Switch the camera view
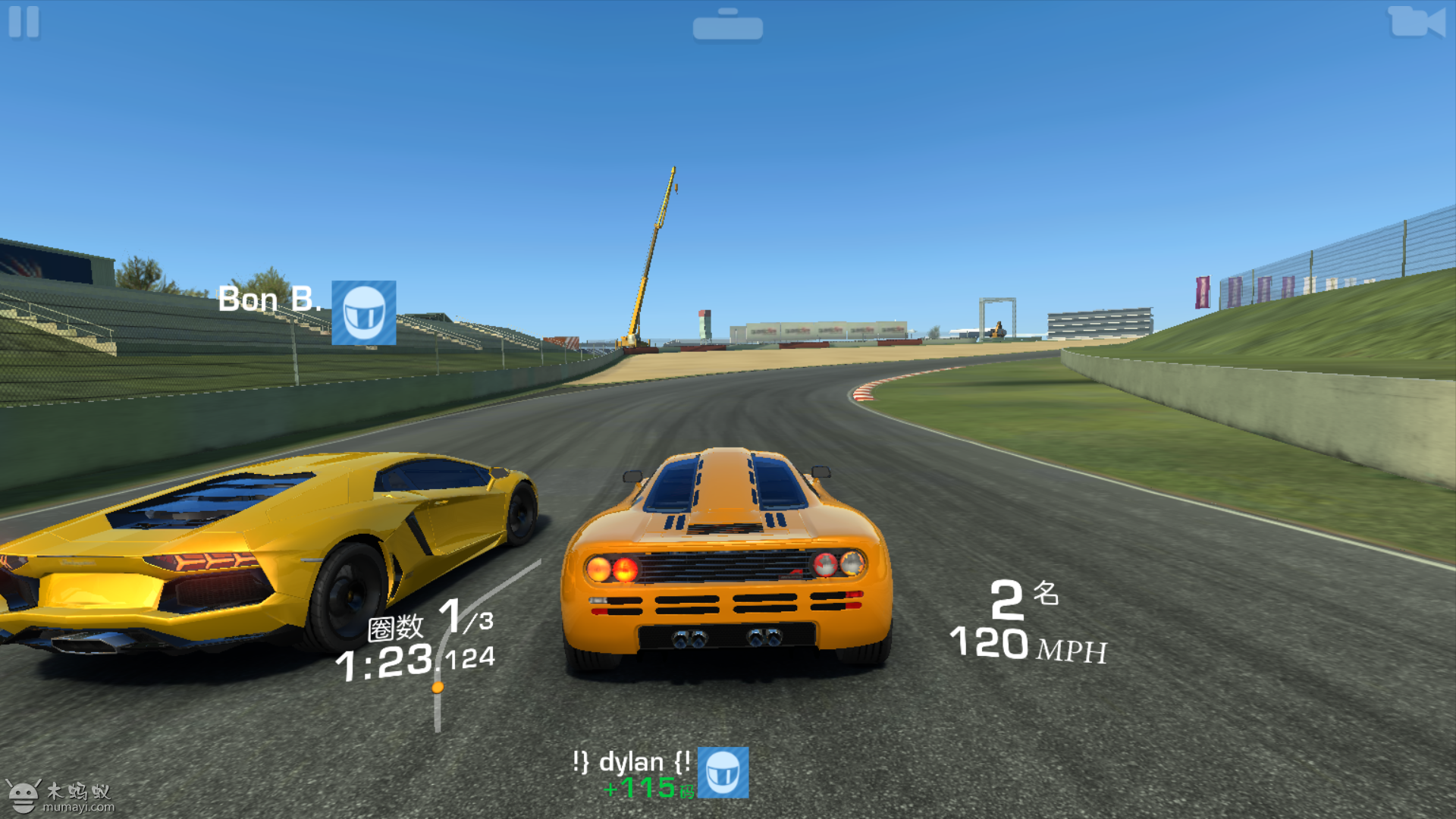 (x=1416, y=22)
